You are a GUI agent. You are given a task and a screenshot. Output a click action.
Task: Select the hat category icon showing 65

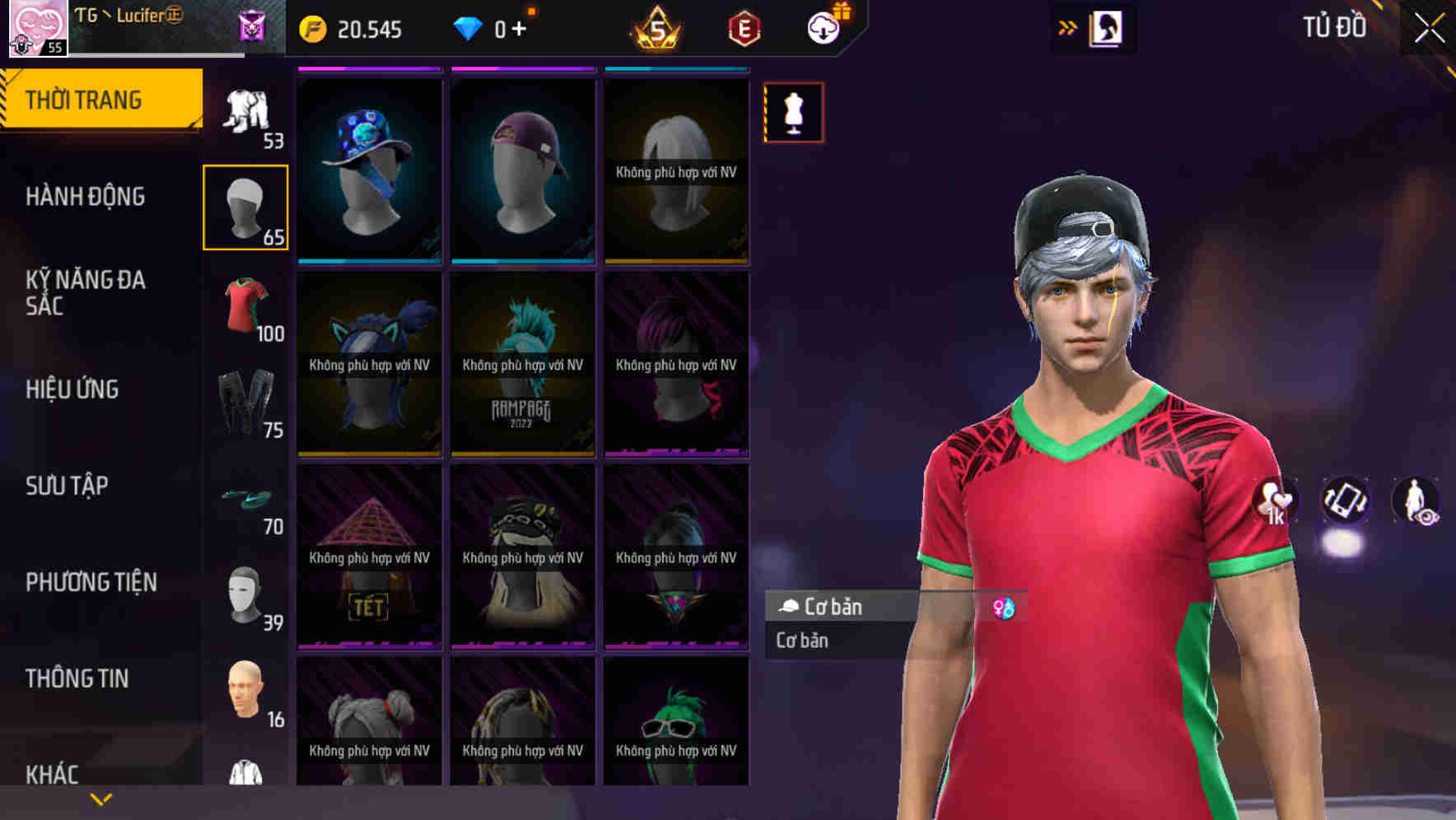246,206
